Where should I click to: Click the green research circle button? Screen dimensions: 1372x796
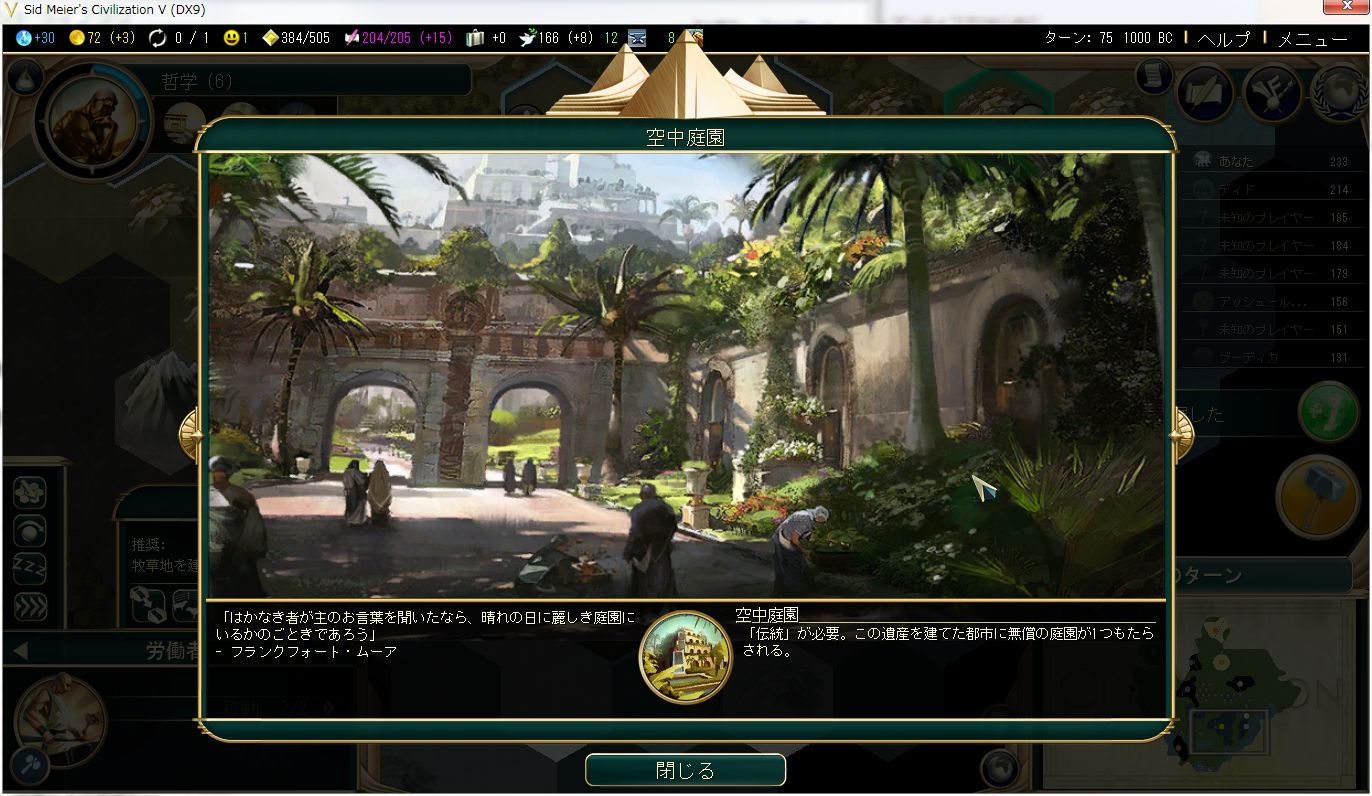(1330, 413)
